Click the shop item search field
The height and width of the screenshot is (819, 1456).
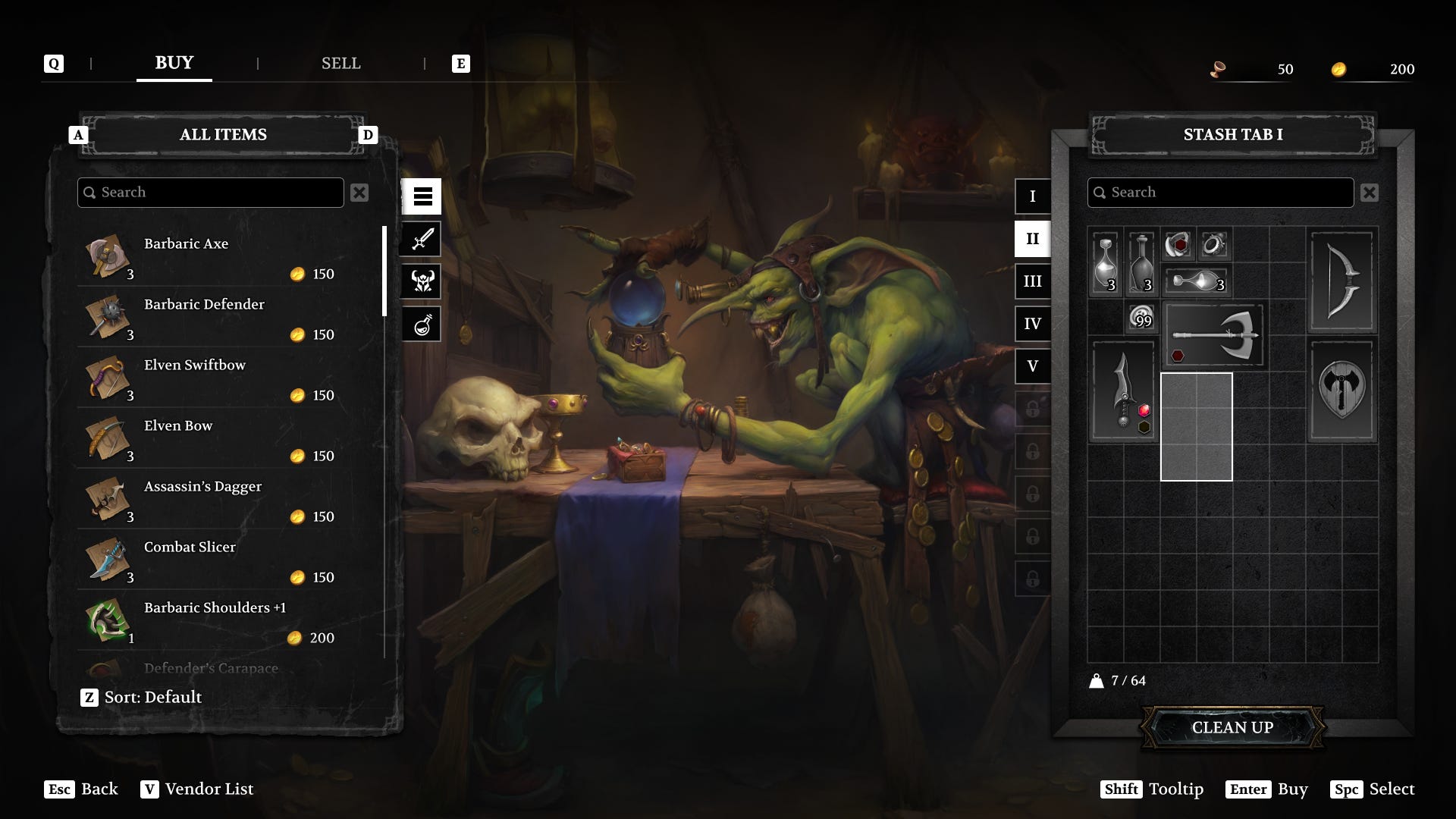point(211,193)
